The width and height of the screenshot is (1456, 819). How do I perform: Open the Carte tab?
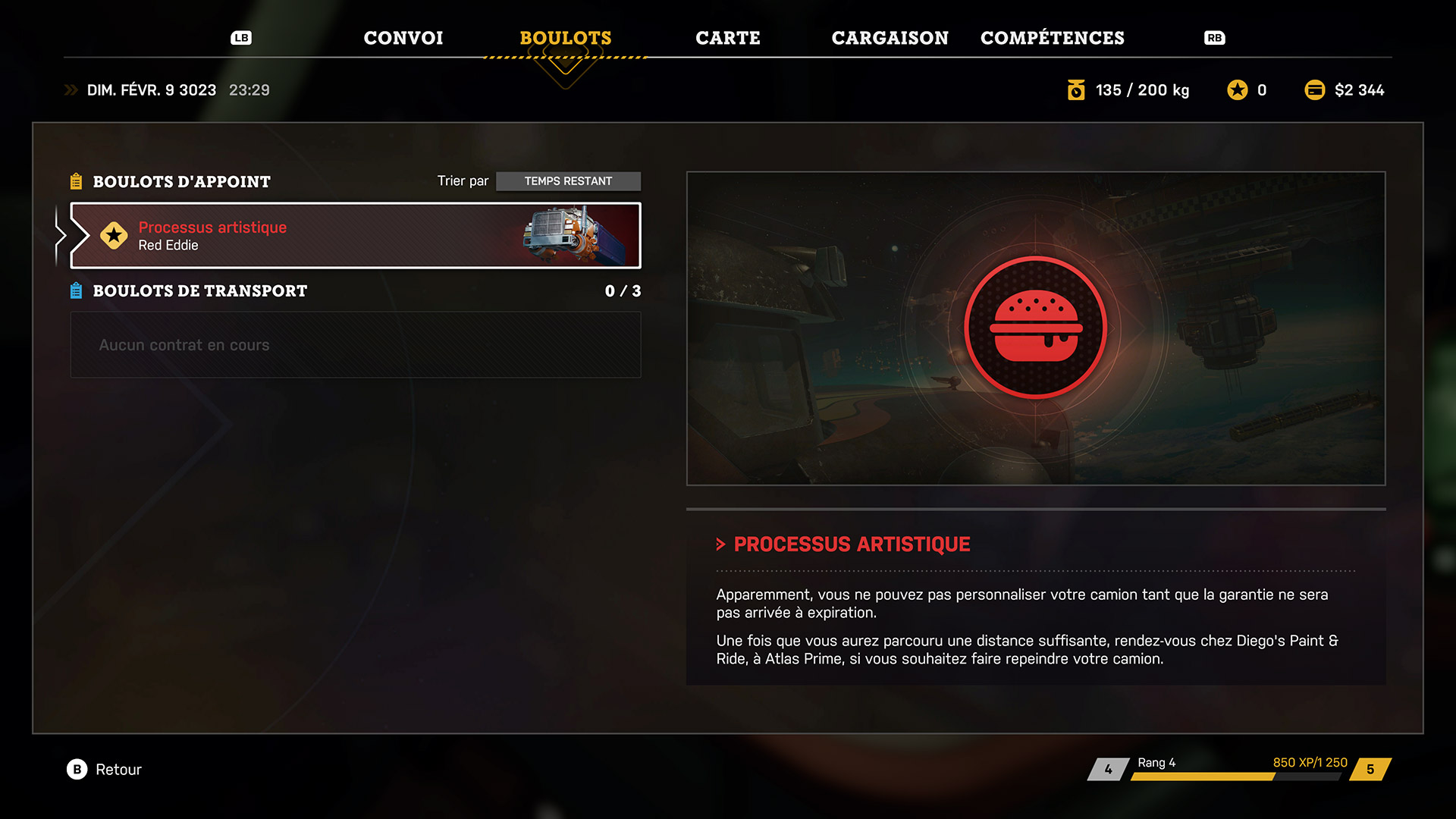[x=727, y=38]
